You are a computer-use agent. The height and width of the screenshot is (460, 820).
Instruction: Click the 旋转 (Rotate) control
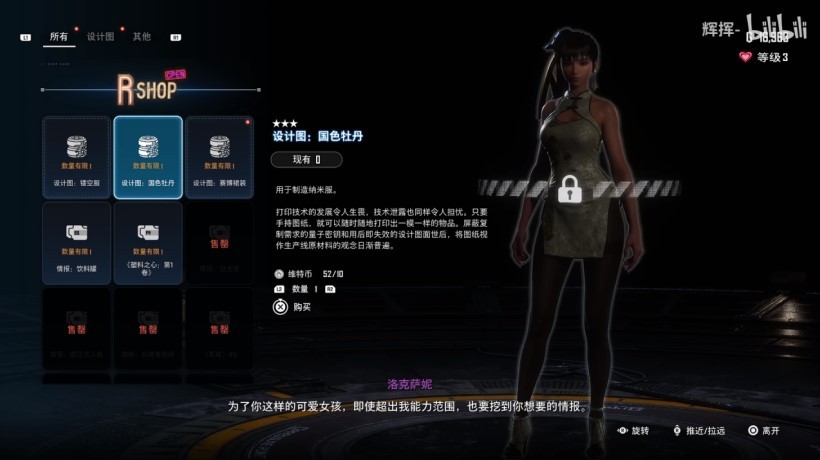point(634,430)
